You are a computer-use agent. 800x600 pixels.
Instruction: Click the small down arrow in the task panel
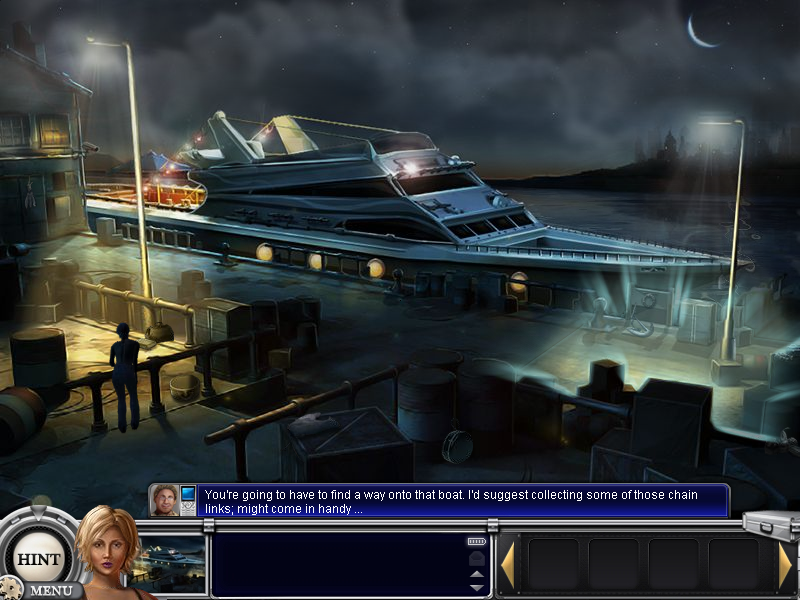tap(477, 588)
